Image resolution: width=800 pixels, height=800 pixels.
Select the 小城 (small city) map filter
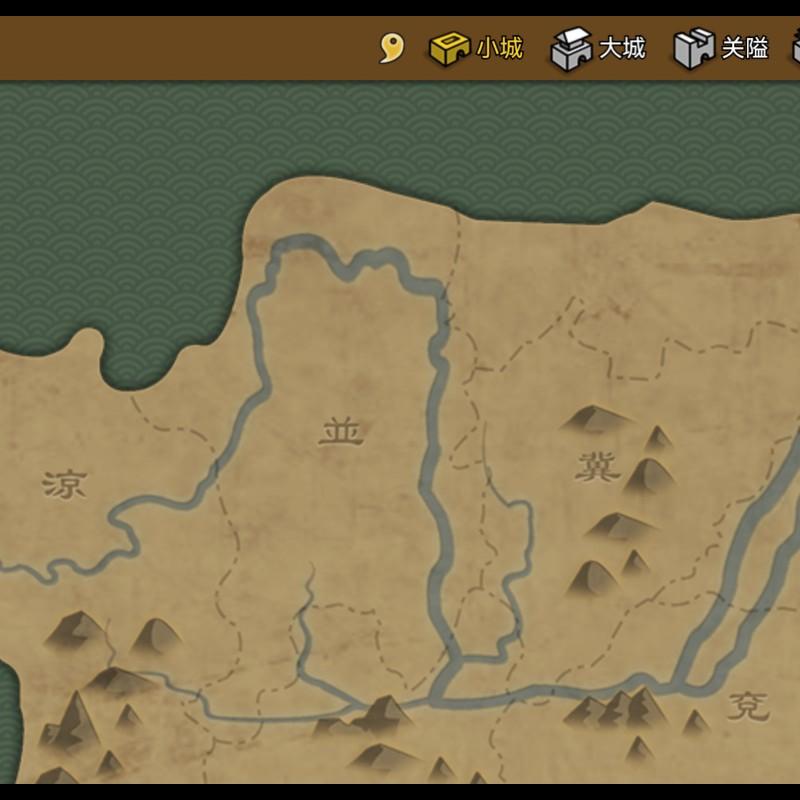point(476,48)
